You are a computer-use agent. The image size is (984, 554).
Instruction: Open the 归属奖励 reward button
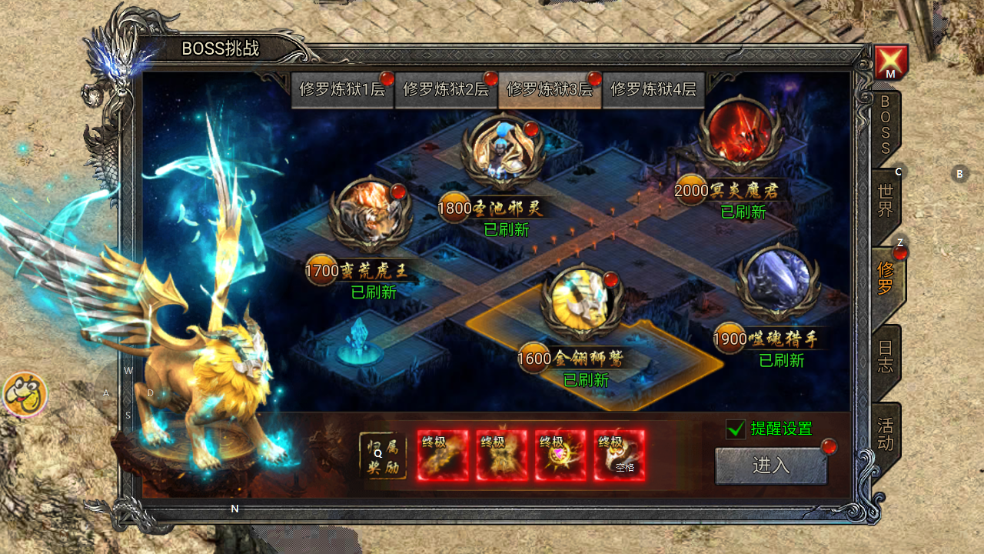coord(383,456)
